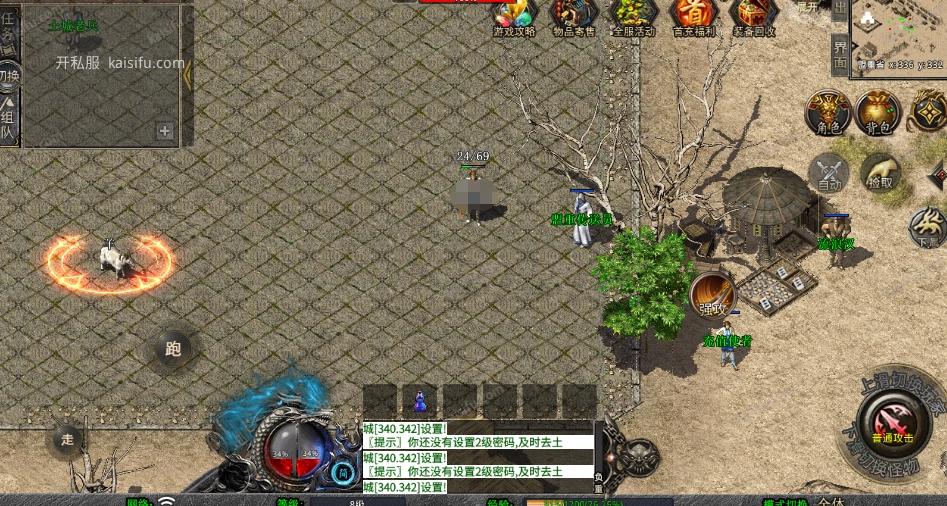Use the blue potion in the hotbar
Image resolution: width=947 pixels, height=506 pixels.
coord(420,401)
